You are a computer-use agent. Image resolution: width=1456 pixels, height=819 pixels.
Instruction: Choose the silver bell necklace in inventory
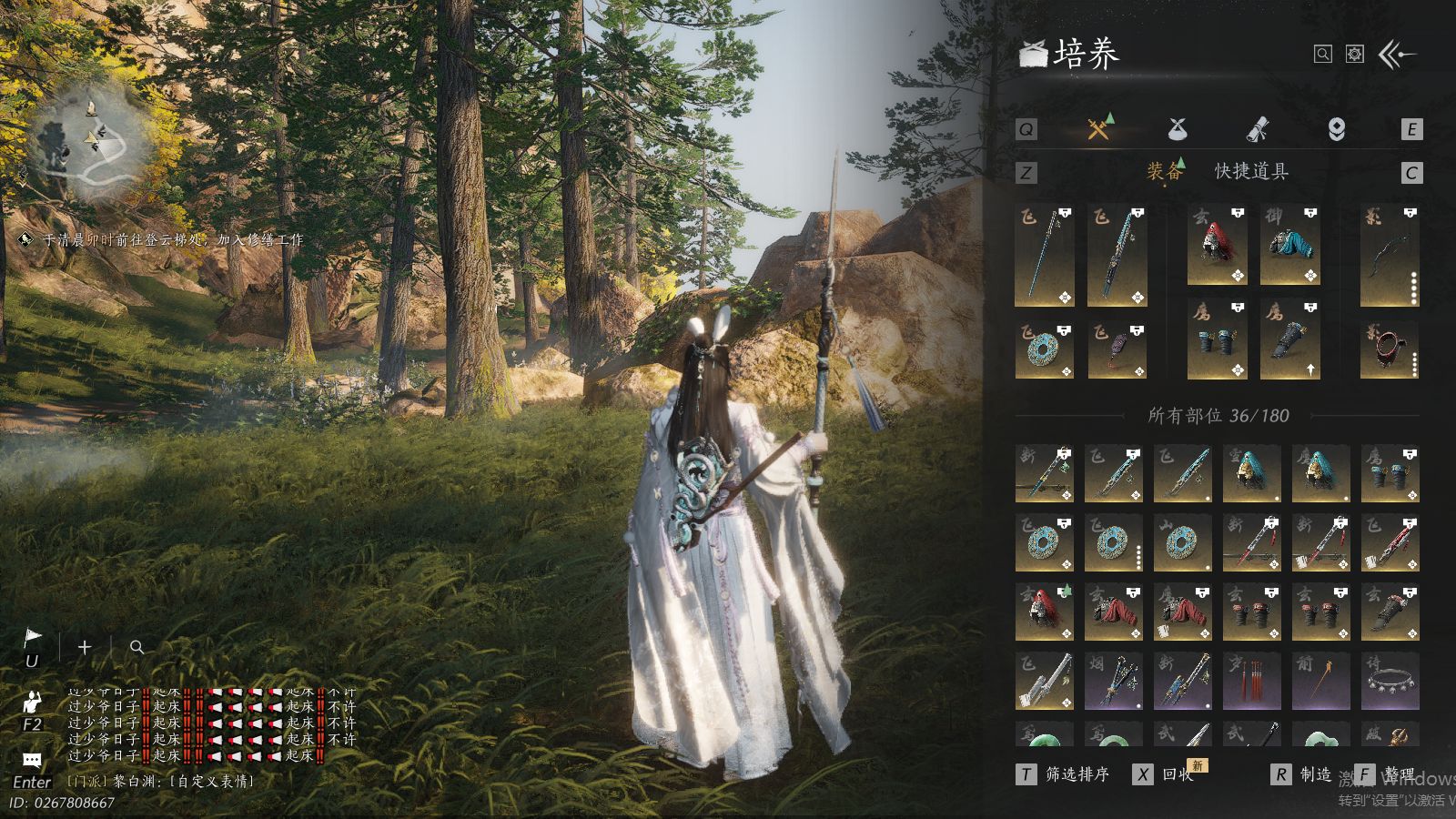point(1390,680)
